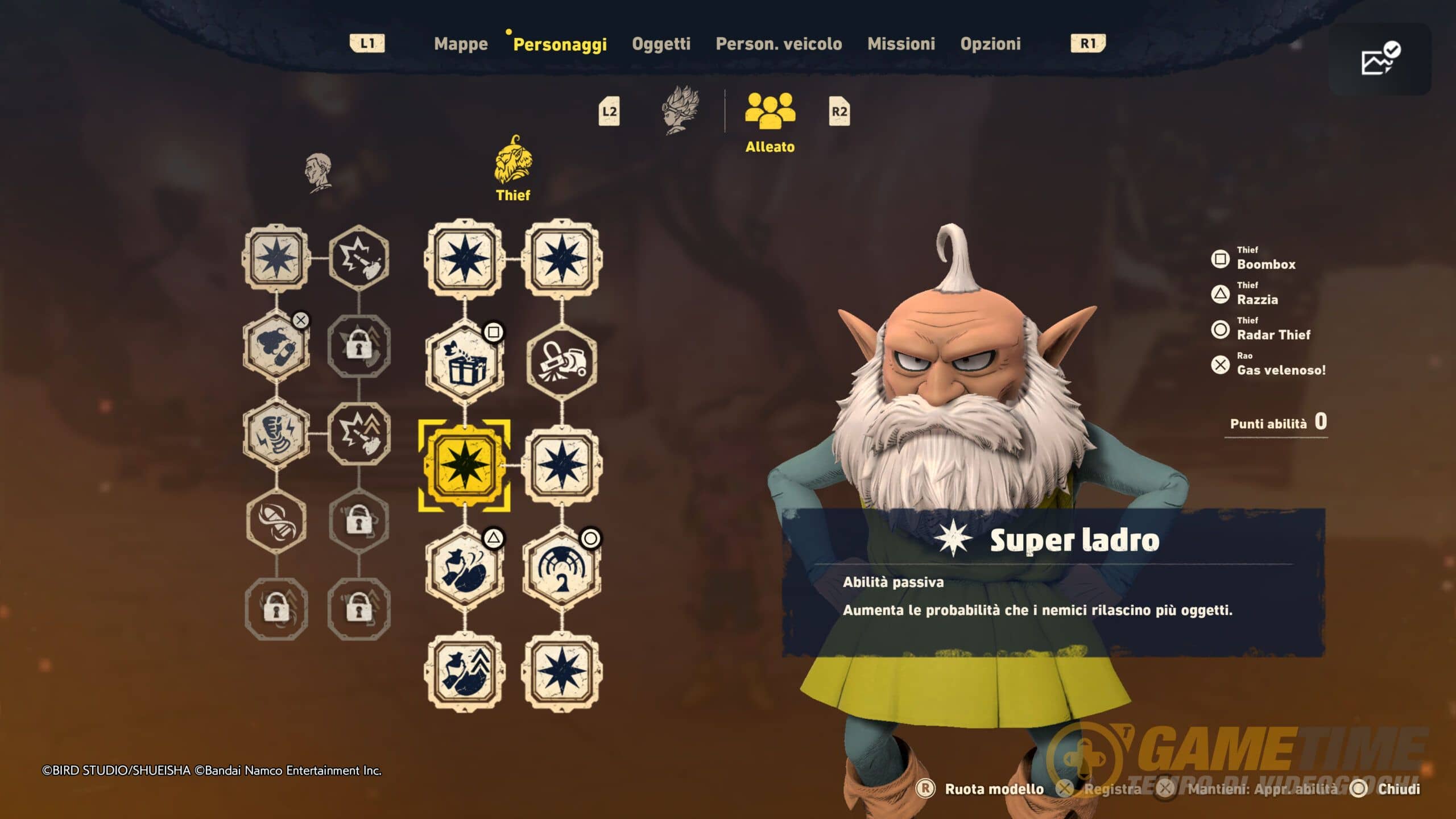Image resolution: width=1456 pixels, height=819 pixels.
Task: Go to the Oggetti tab
Action: (661, 44)
